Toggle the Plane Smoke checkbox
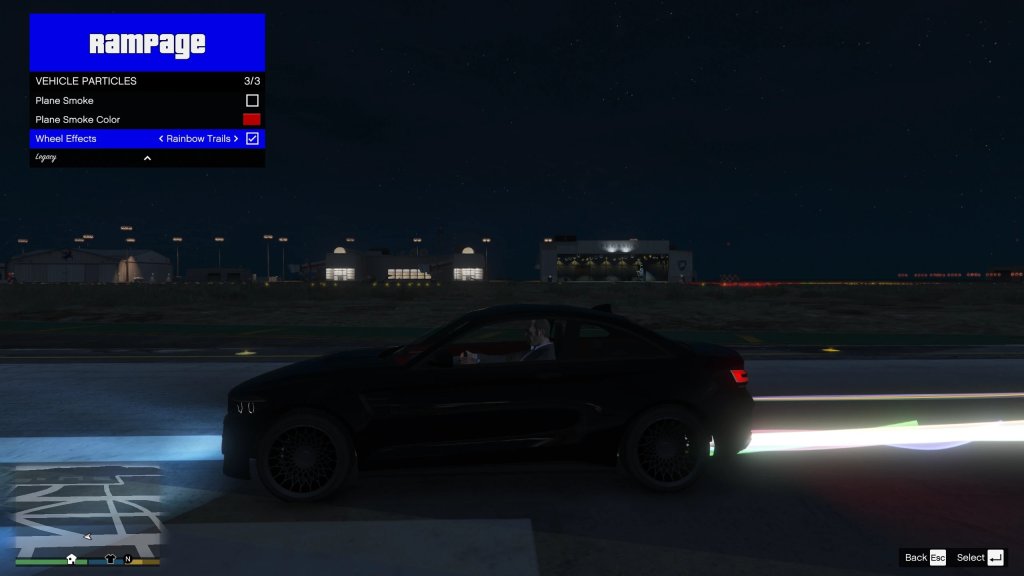The height and width of the screenshot is (576, 1024). click(x=252, y=101)
